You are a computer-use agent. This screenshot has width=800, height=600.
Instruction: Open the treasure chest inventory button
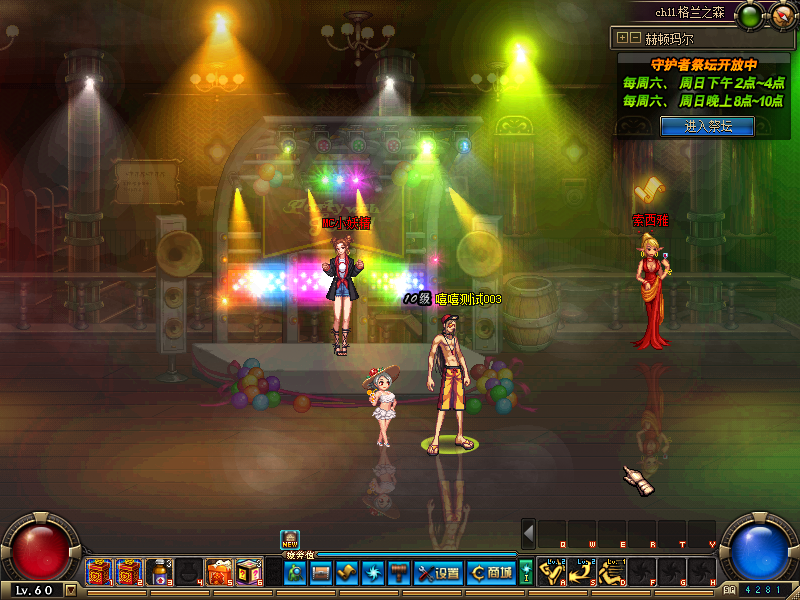(x=320, y=573)
